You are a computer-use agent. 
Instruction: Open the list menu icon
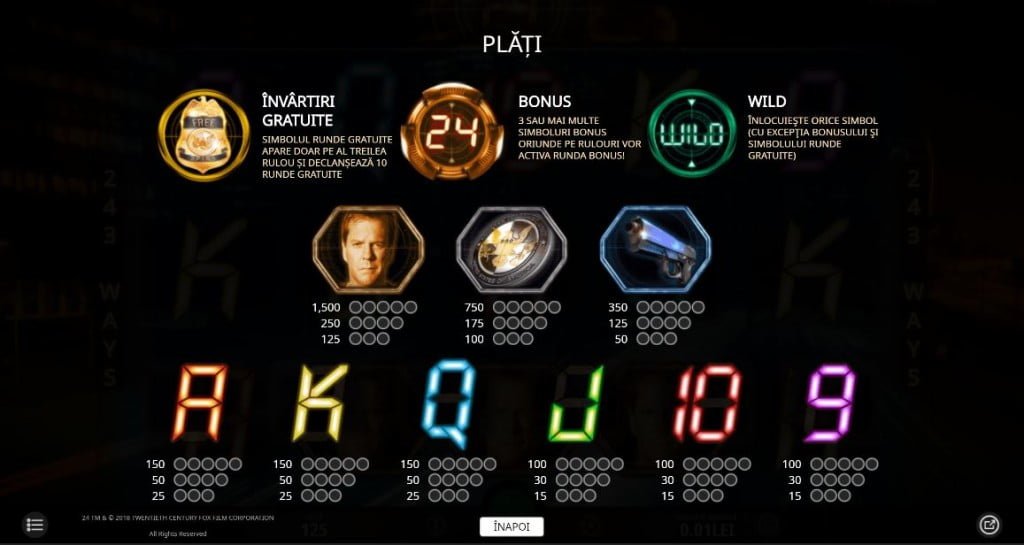pos(35,524)
